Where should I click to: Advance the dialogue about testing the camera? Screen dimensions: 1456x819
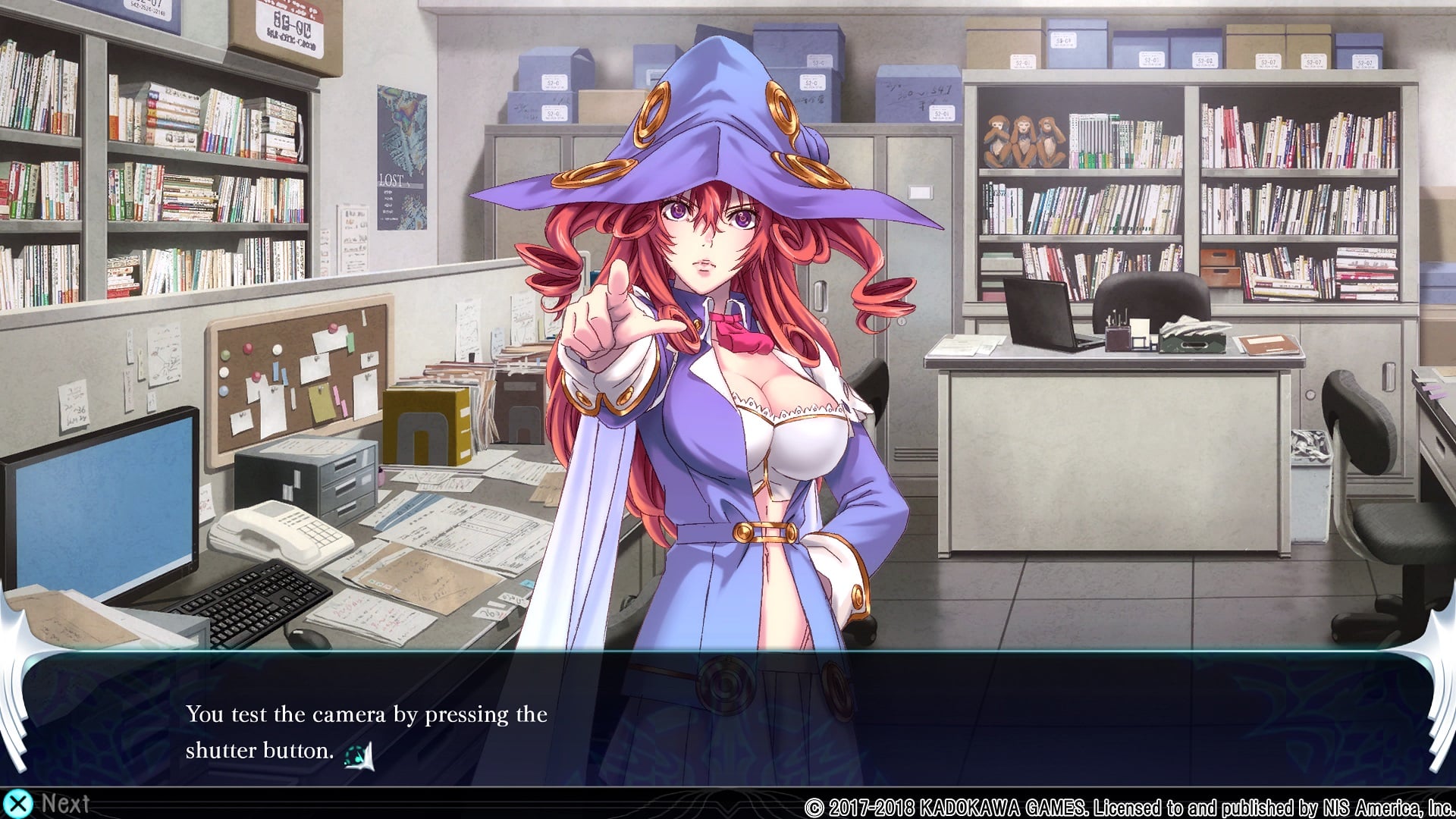pyautogui.click(x=47, y=803)
